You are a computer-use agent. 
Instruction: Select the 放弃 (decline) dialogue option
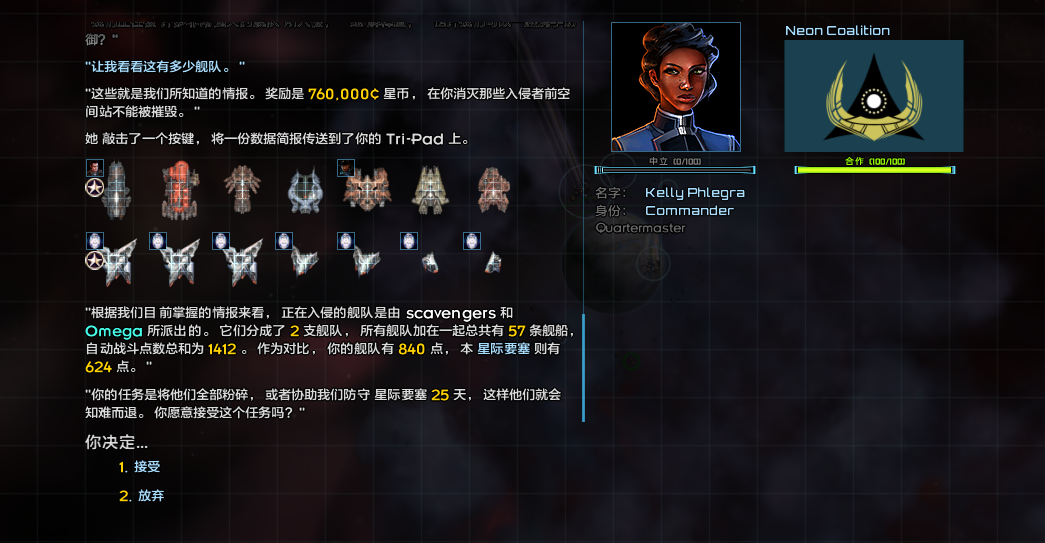click(x=150, y=496)
